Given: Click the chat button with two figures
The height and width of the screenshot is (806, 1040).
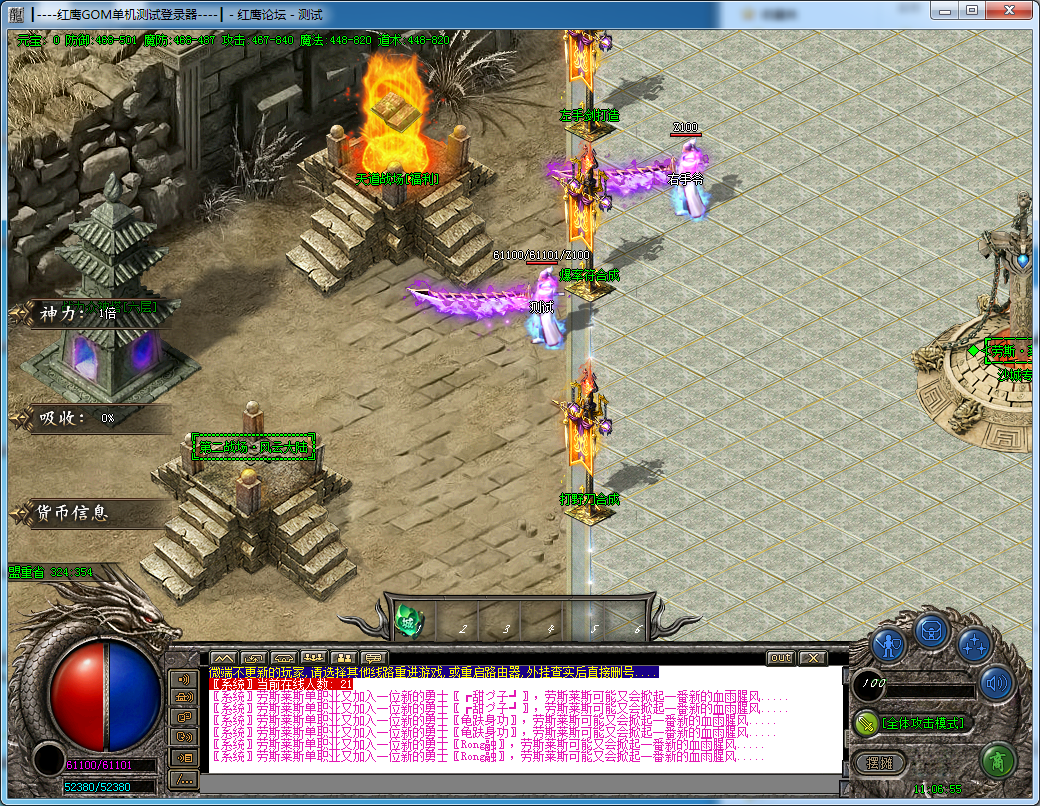Looking at the screenshot, I should pyautogui.click(x=343, y=658).
